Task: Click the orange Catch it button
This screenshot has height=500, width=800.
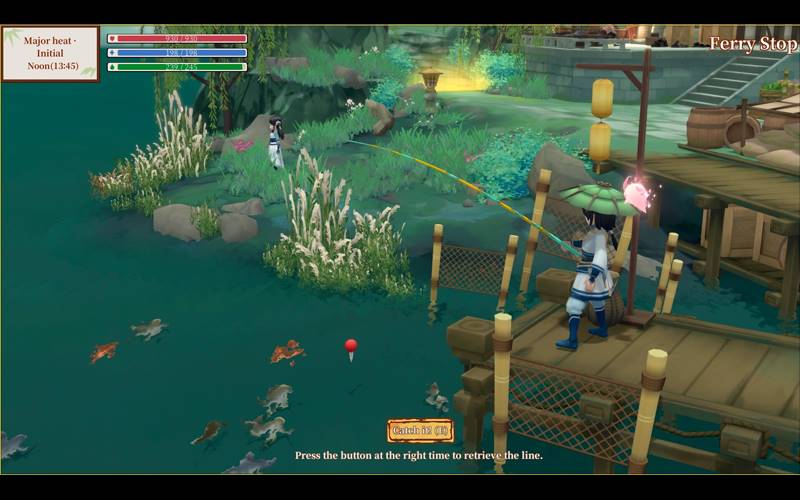Action: click(420, 431)
